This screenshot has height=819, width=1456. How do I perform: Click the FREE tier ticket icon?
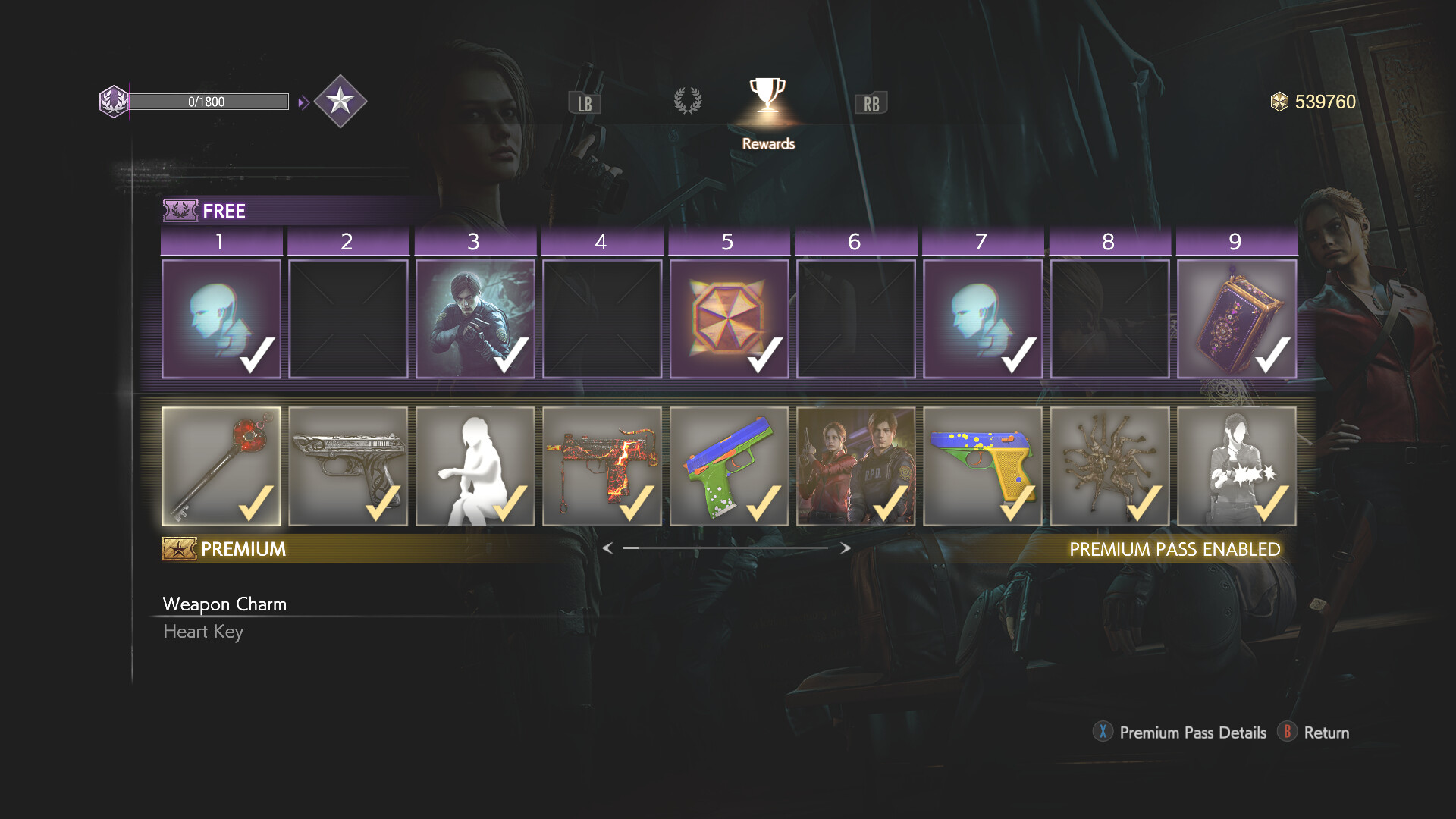tap(180, 210)
